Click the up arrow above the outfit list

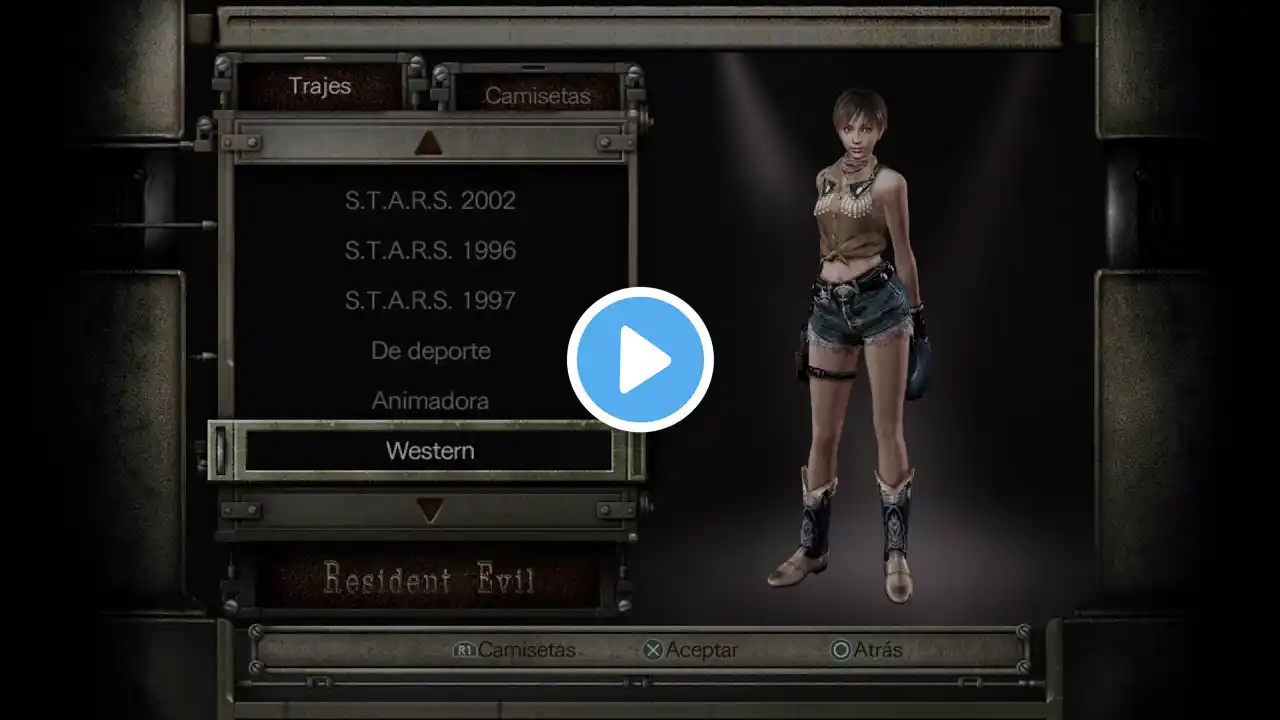429,143
